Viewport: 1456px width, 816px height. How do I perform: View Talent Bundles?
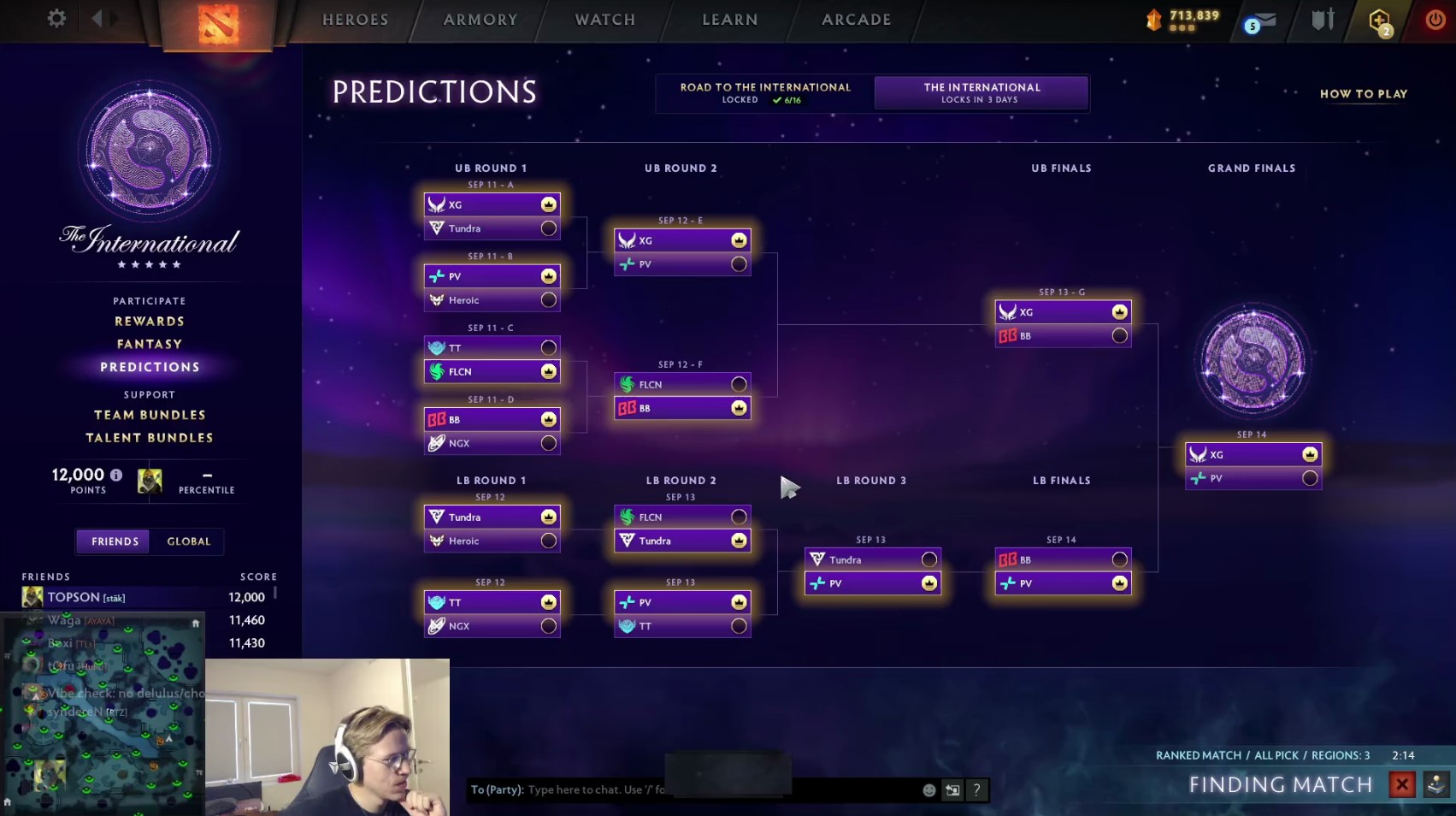pos(150,438)
